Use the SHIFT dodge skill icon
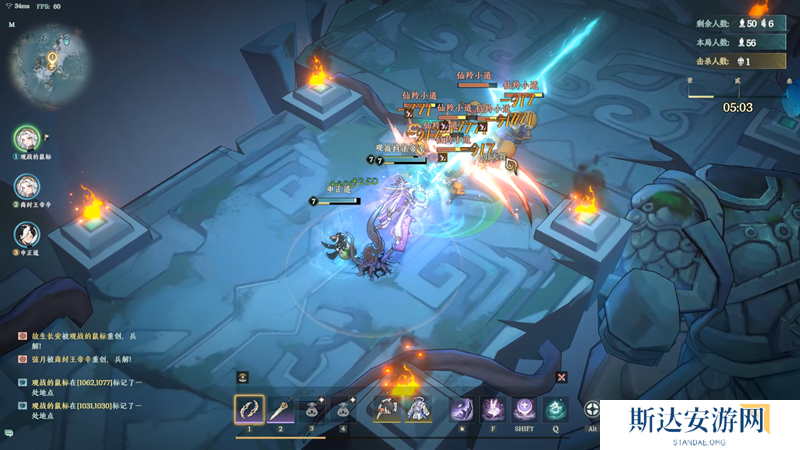The height and width of the screenshot is (450, 800). 525,410
